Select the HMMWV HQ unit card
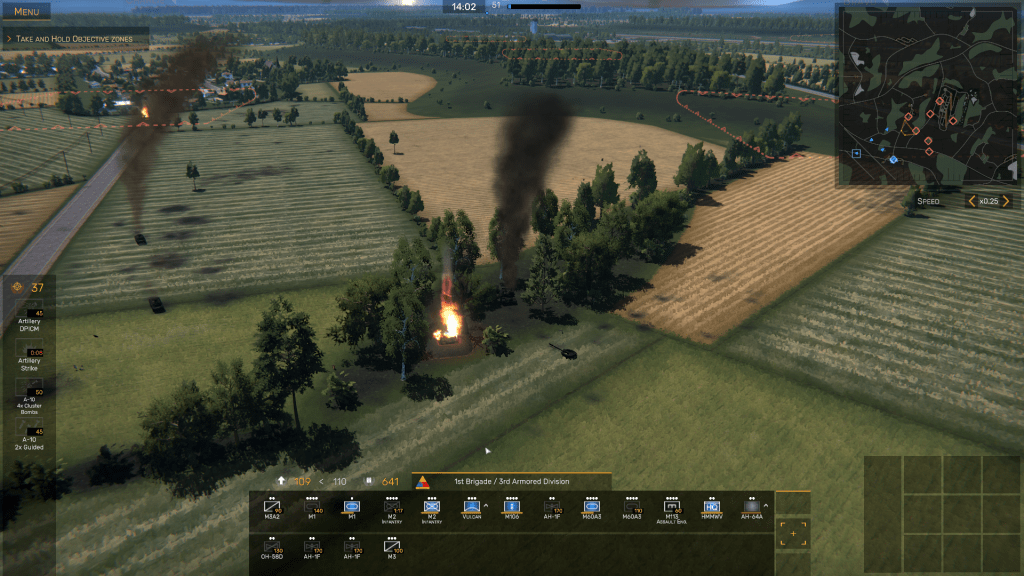 tap(712, 509)
